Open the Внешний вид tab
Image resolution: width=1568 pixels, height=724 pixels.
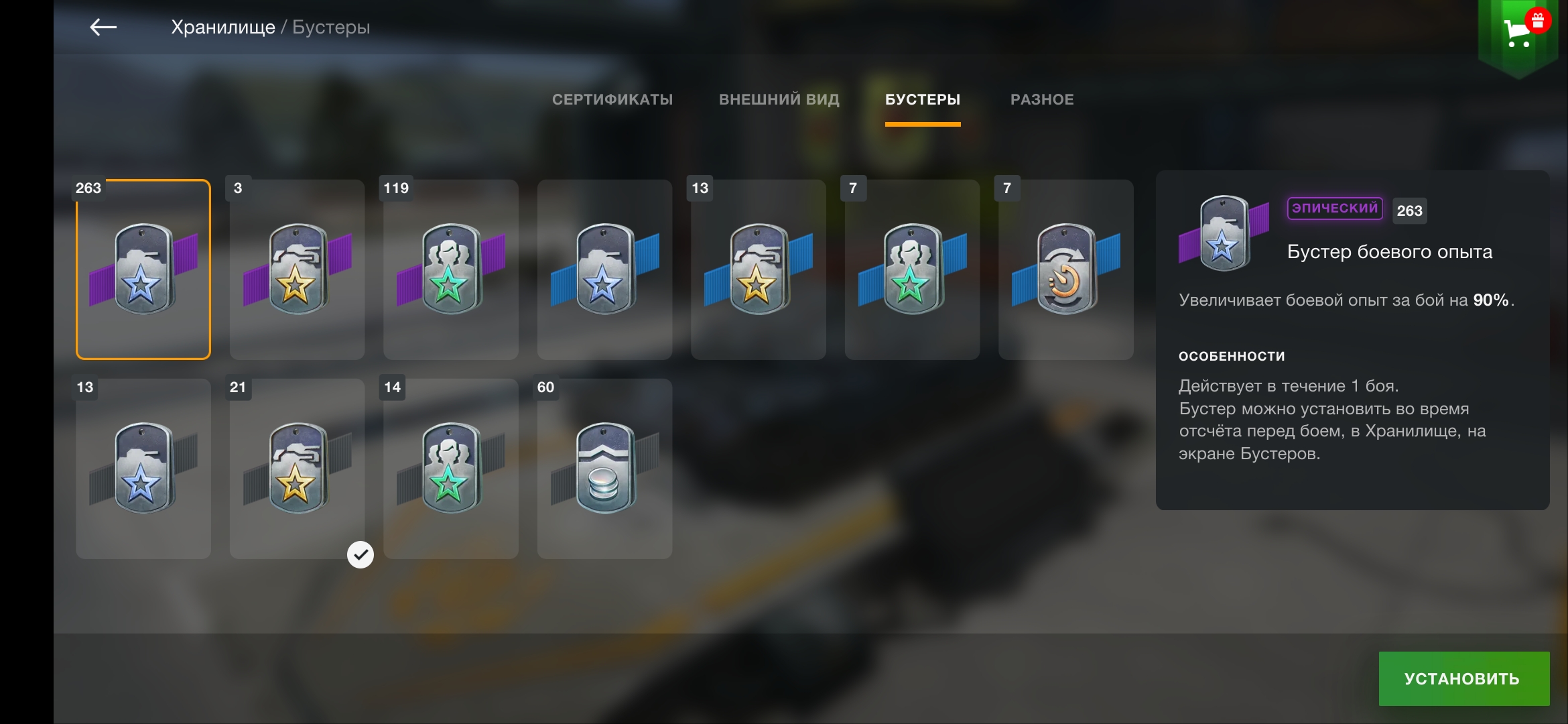pos(779,100)
